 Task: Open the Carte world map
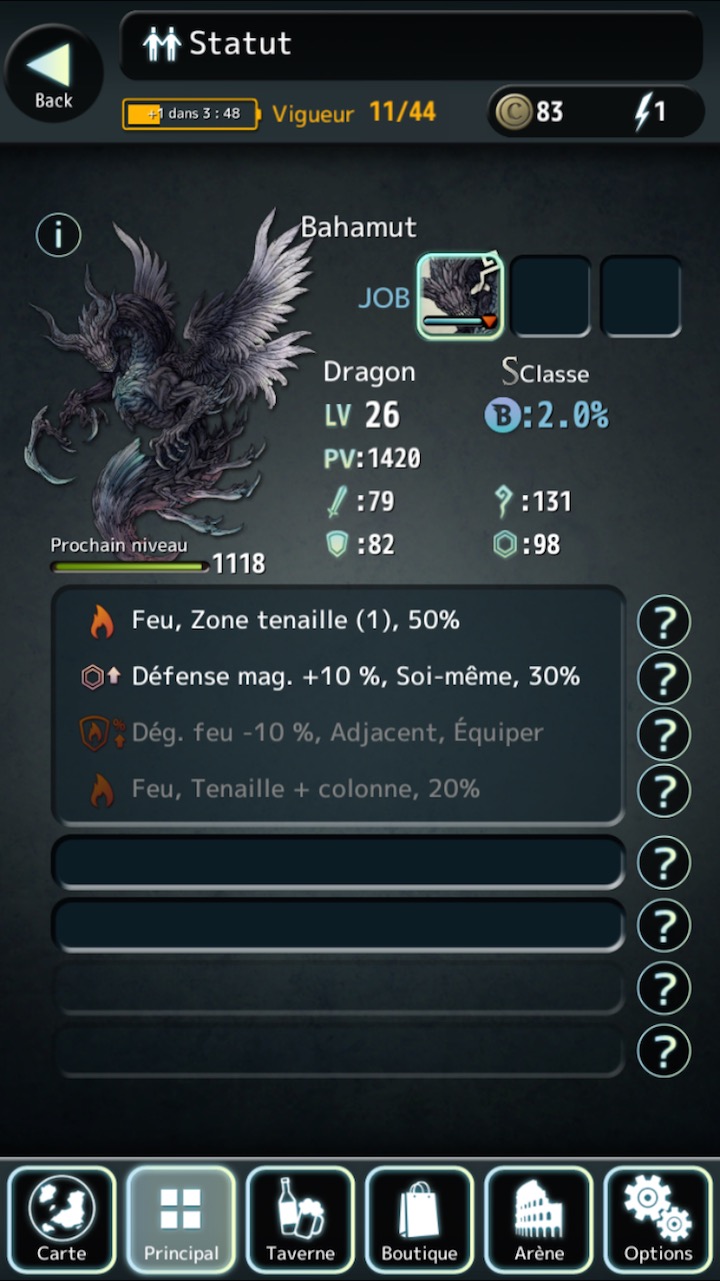[x=61, y=1219]
